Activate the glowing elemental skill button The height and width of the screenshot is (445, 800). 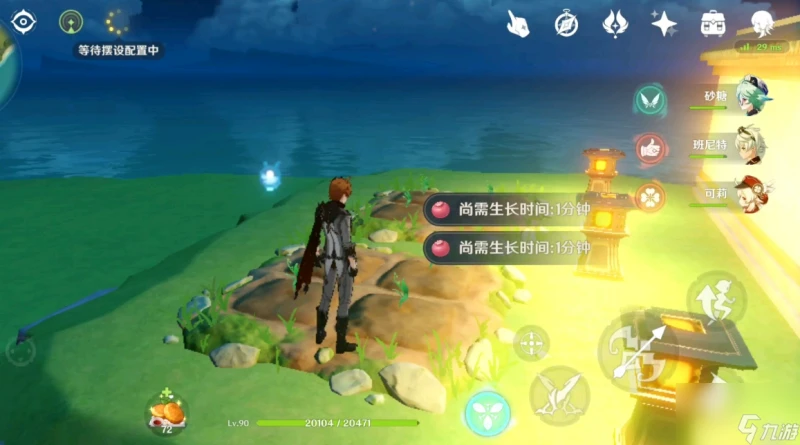tap(487, 413)
